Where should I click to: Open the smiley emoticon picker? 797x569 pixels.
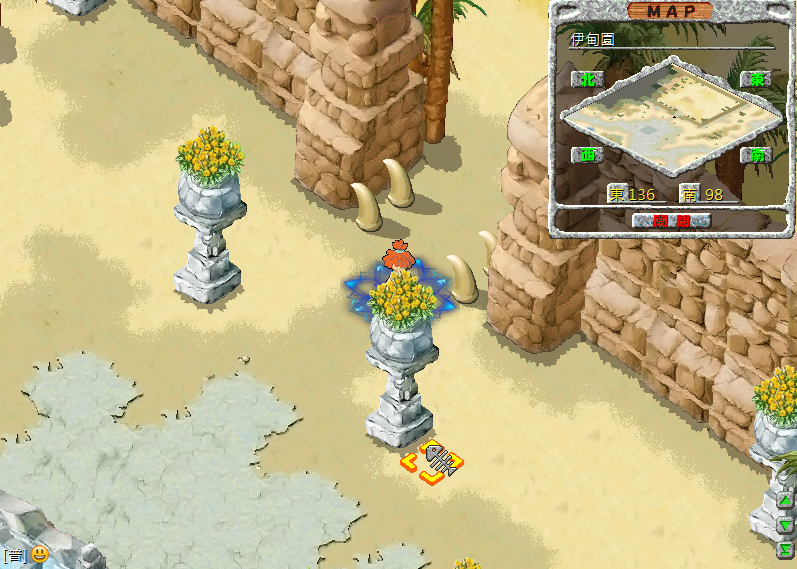point(40,554)
